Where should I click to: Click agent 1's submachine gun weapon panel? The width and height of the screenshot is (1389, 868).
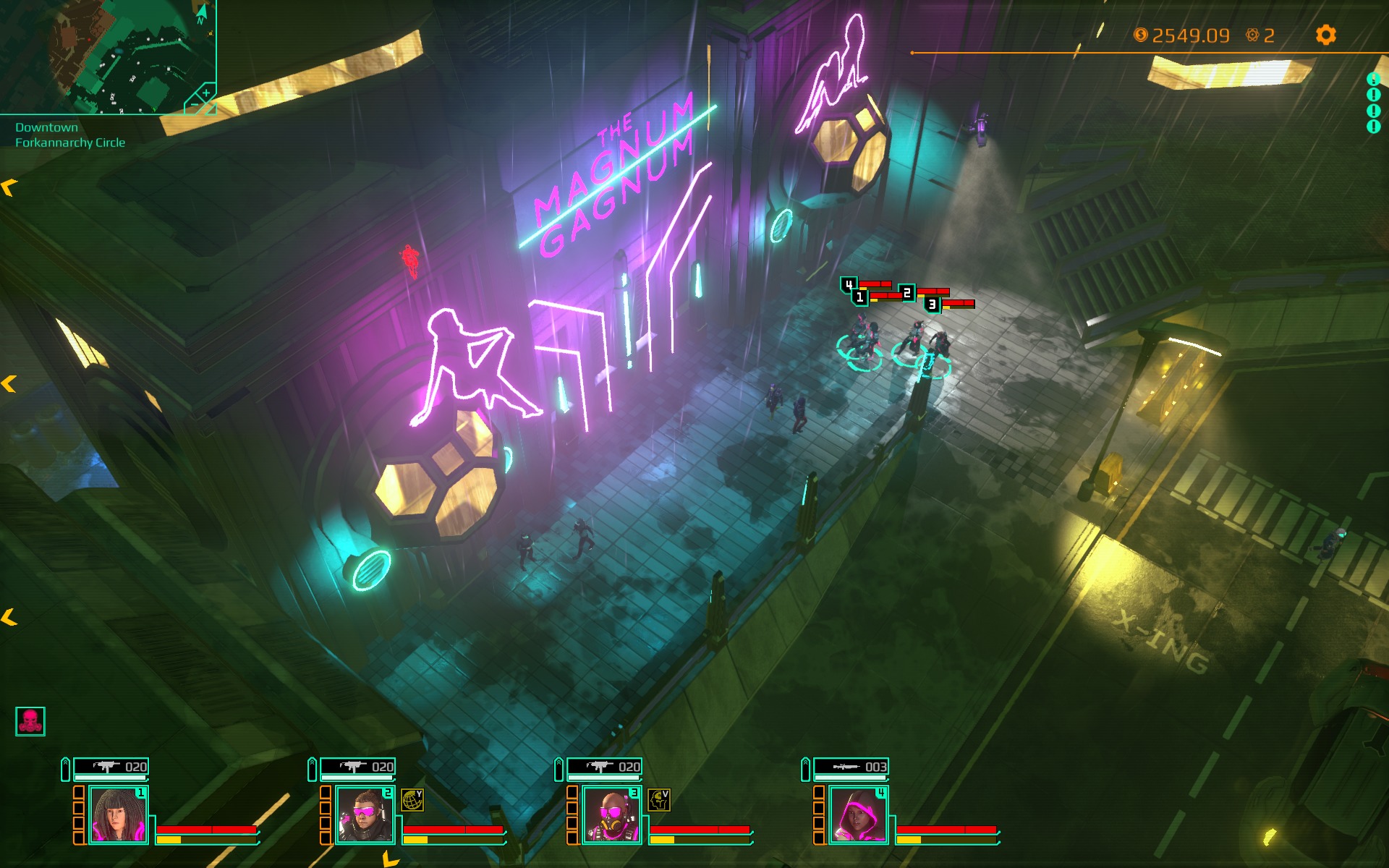(x=111, y=767)
